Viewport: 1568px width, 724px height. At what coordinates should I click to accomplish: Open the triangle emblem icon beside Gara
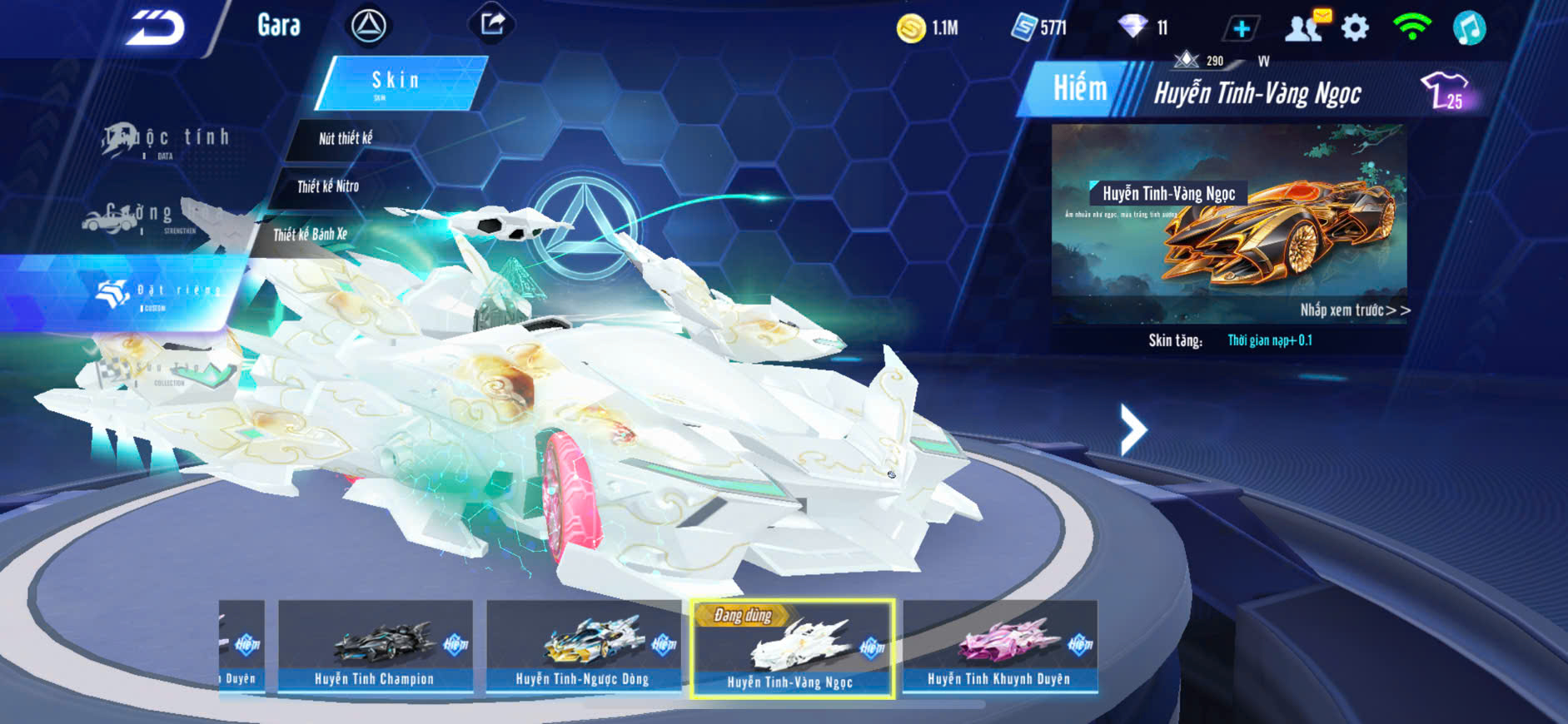368,26
